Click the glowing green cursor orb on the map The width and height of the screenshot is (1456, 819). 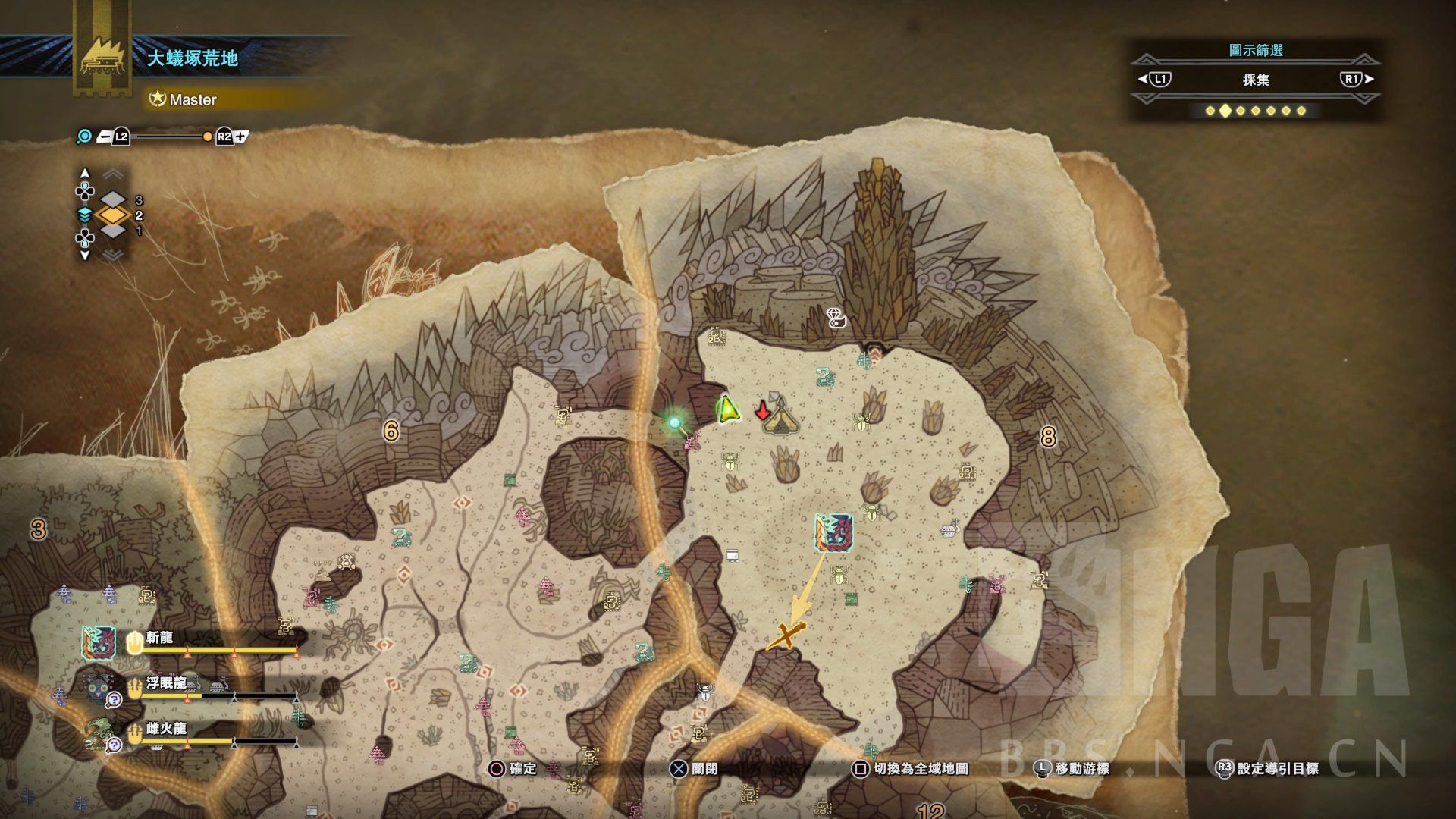click(x=673, y=422)
